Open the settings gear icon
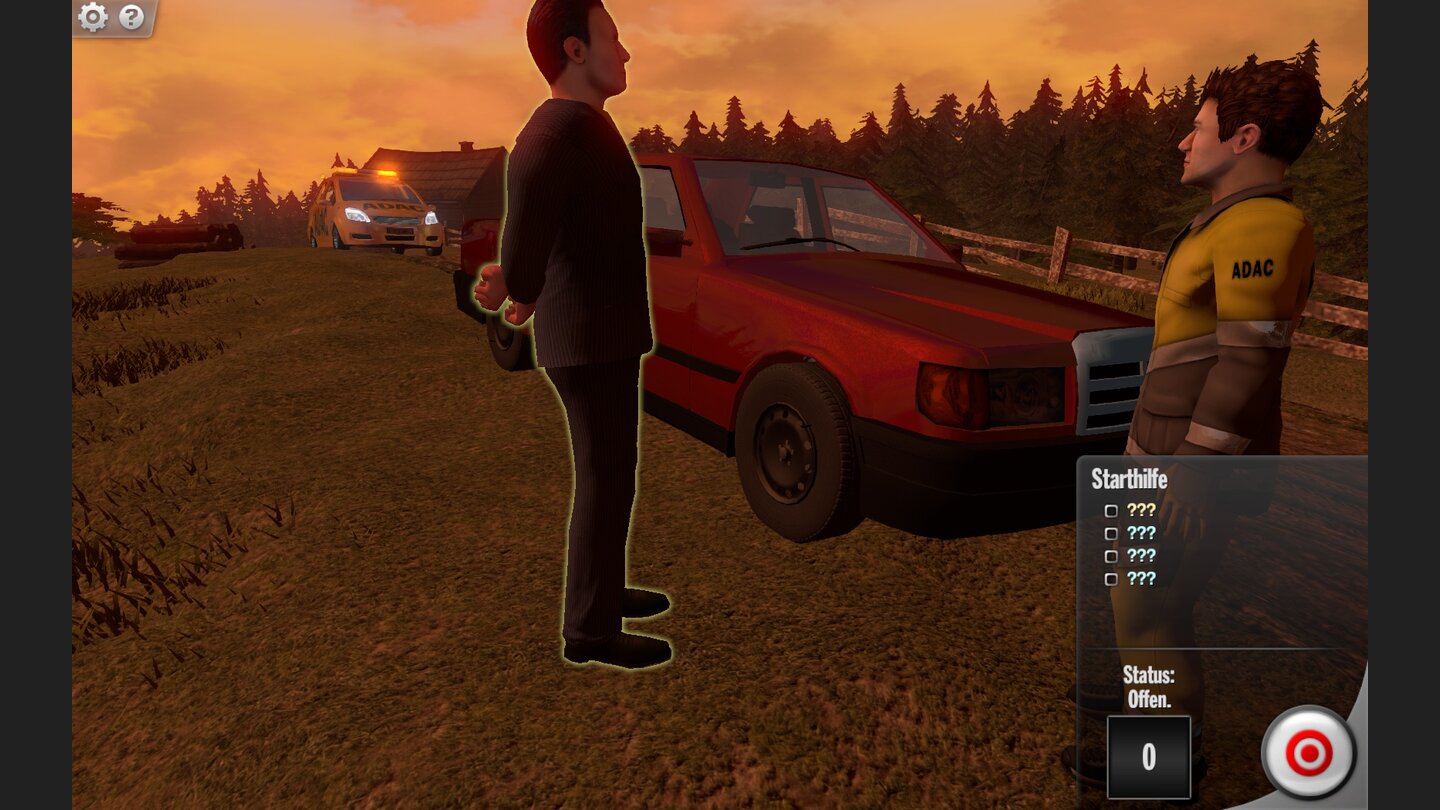Screen dimensions: 1440x810 click(93, 17)
